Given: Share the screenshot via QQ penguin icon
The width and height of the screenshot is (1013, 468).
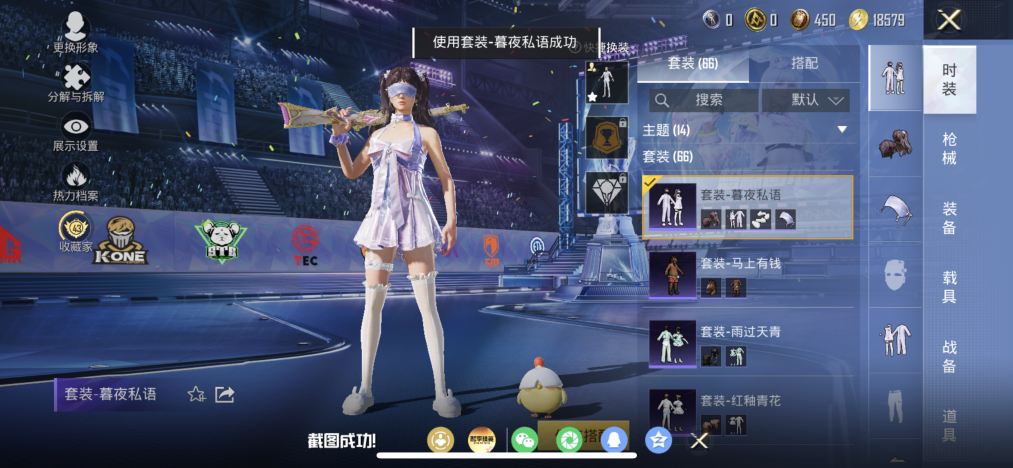Looking at the screenshot, I should click(x=614, y=439).
